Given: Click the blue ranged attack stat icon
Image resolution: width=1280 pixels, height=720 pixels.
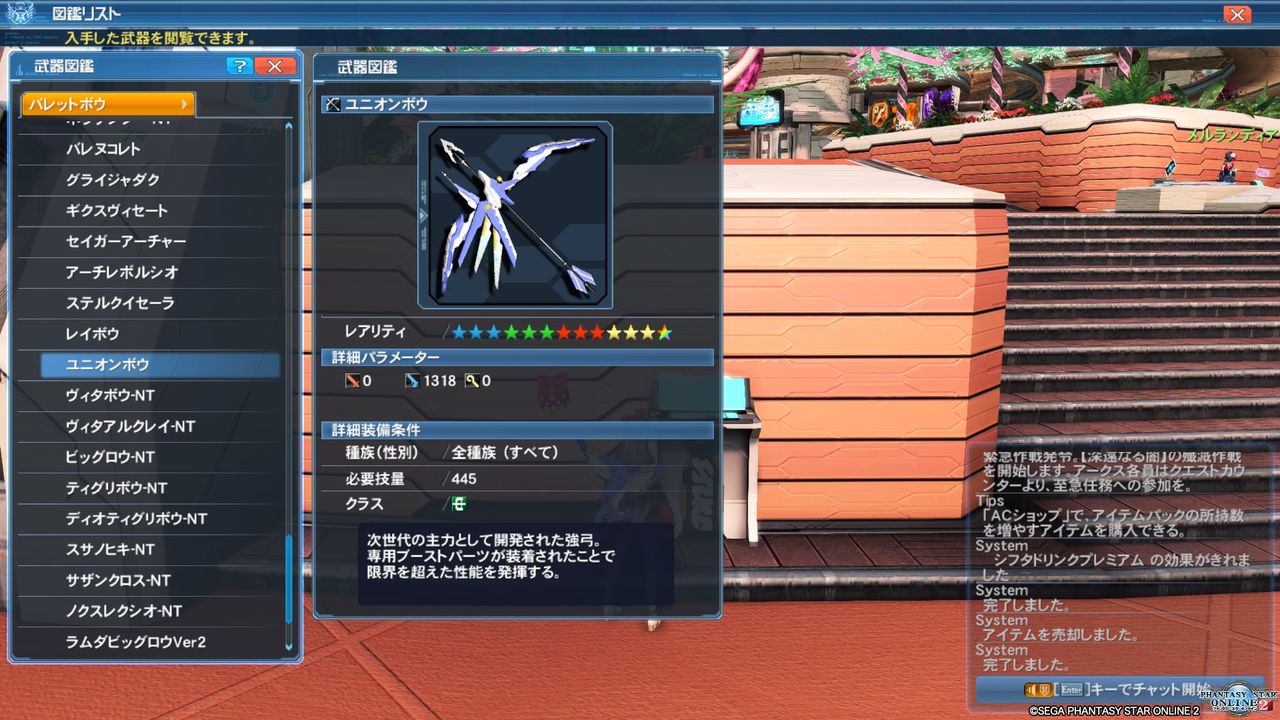Looking at the screenshot, I should point(411,380).
